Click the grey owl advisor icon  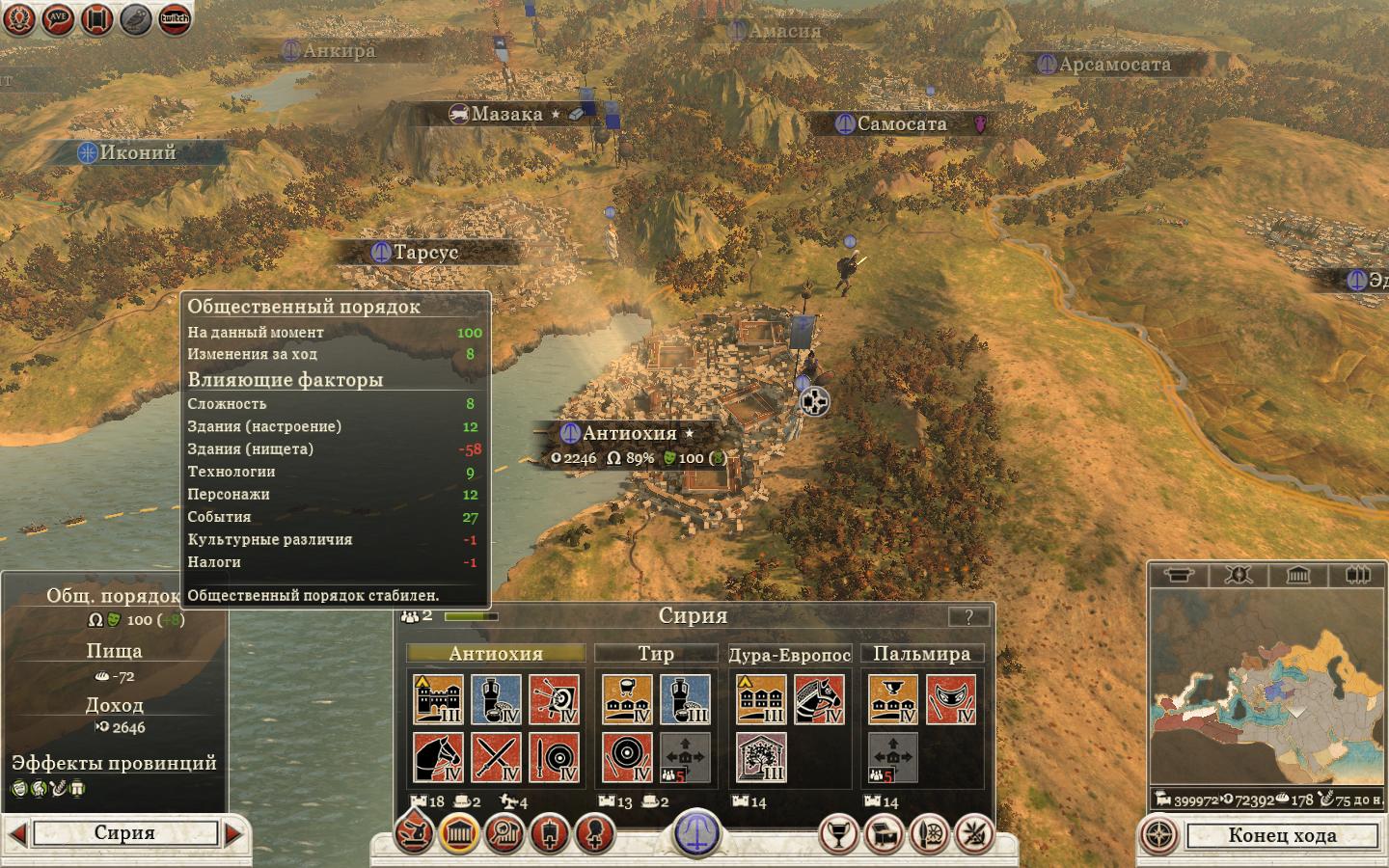136,17
